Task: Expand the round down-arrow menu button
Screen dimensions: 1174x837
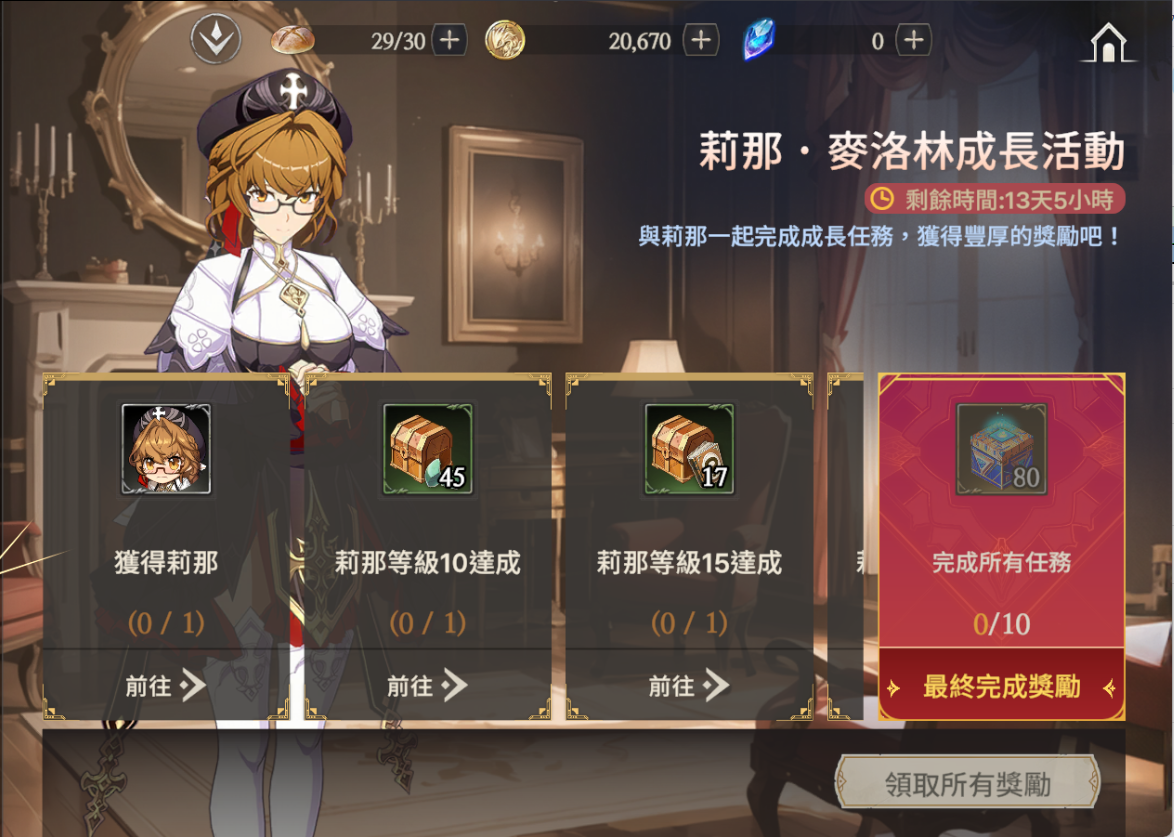Action: pyautogui.click(x=216, y=40)
